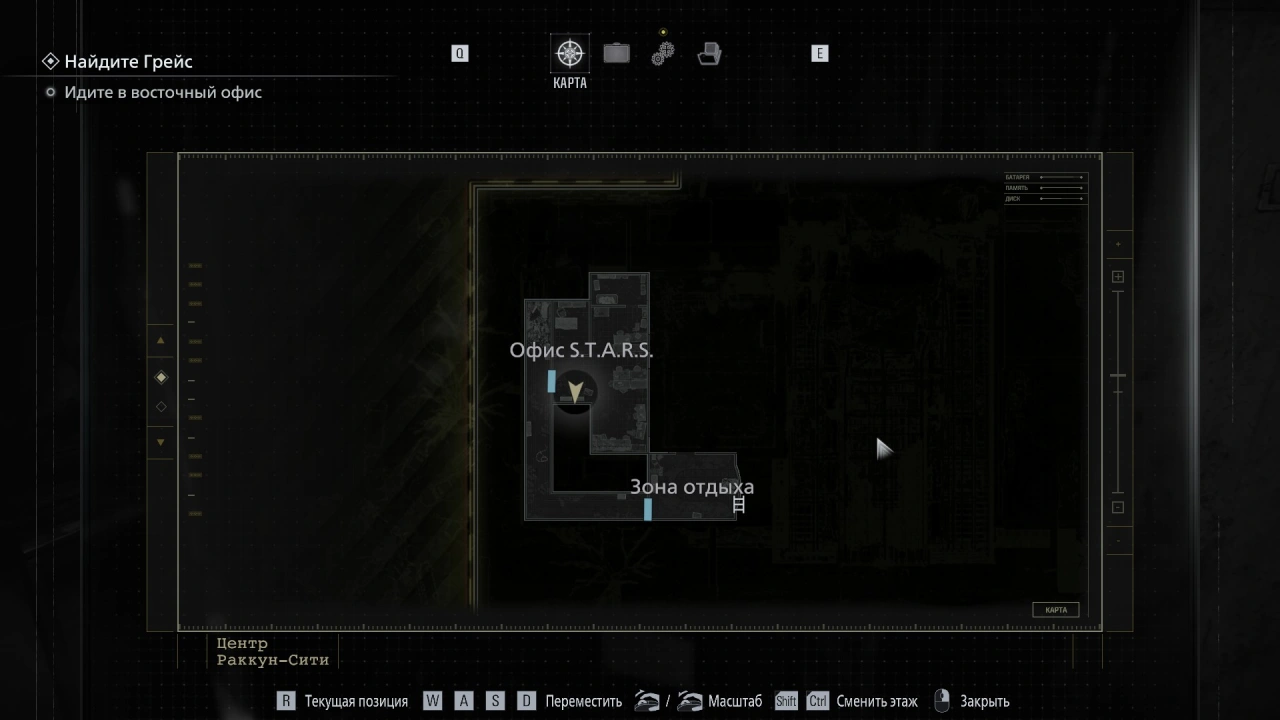Select the Офис S.T.A.R.S. room label
This screenshot has width=1280, height=720.
point(581,350)
